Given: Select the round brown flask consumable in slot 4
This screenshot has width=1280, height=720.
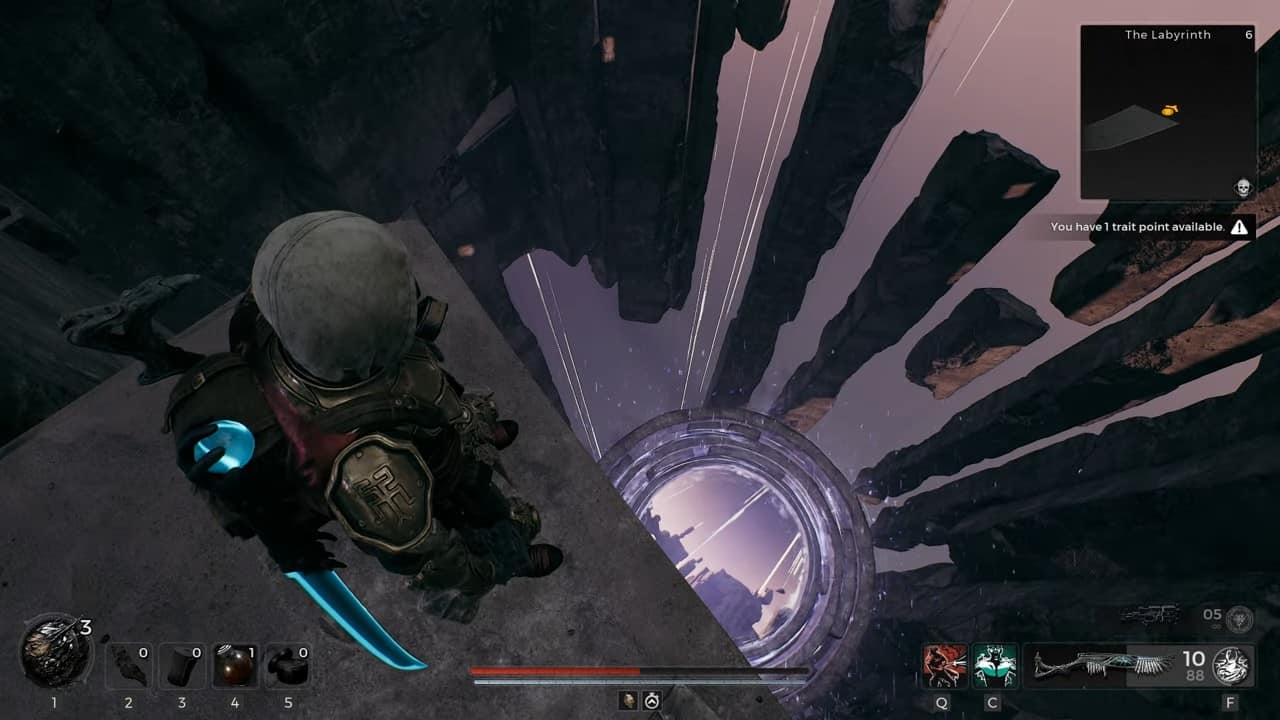Looking at the screenshot, I should click(x=235, y=666).
